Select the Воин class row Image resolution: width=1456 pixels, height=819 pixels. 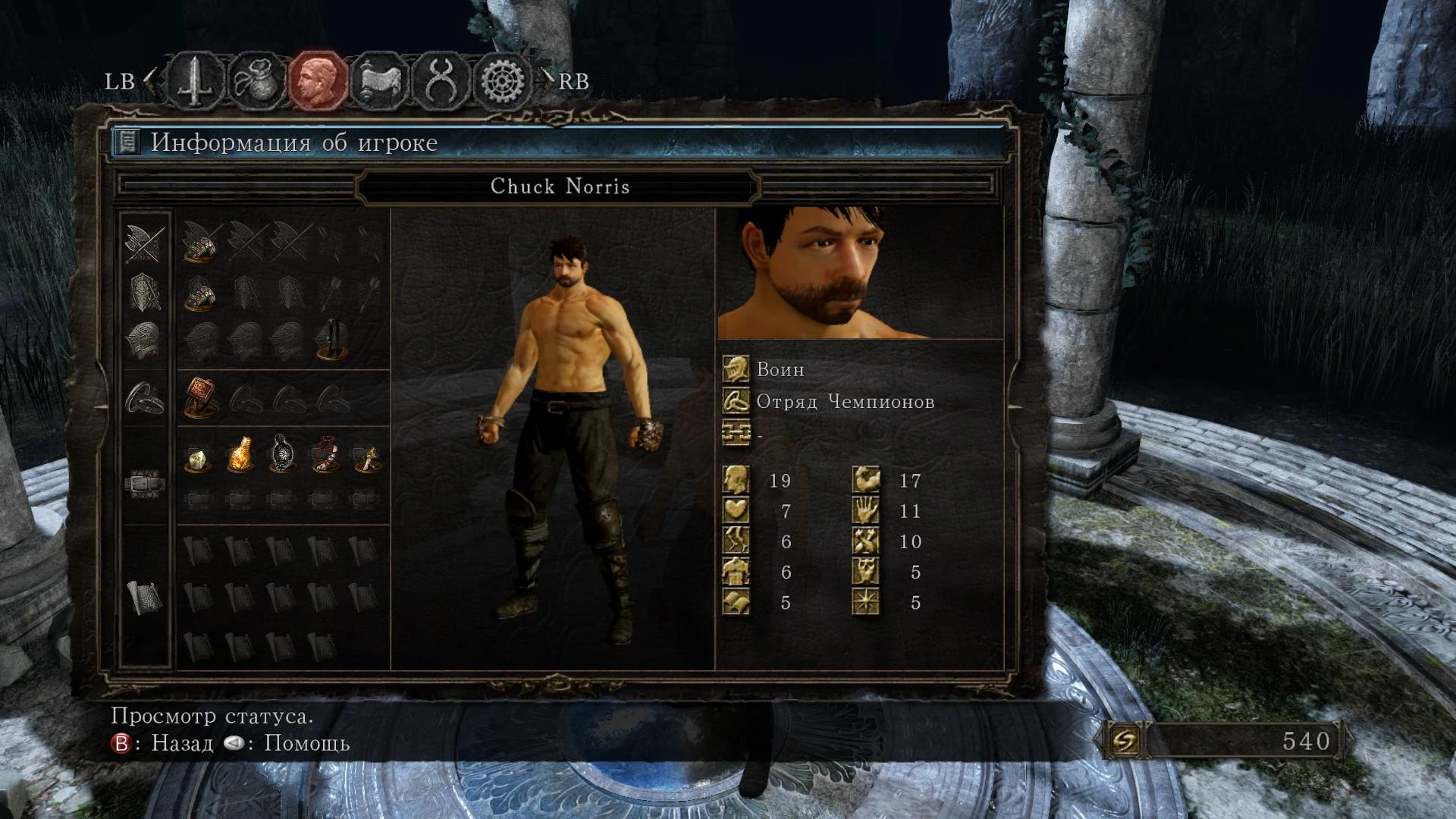tap(780, 370)
